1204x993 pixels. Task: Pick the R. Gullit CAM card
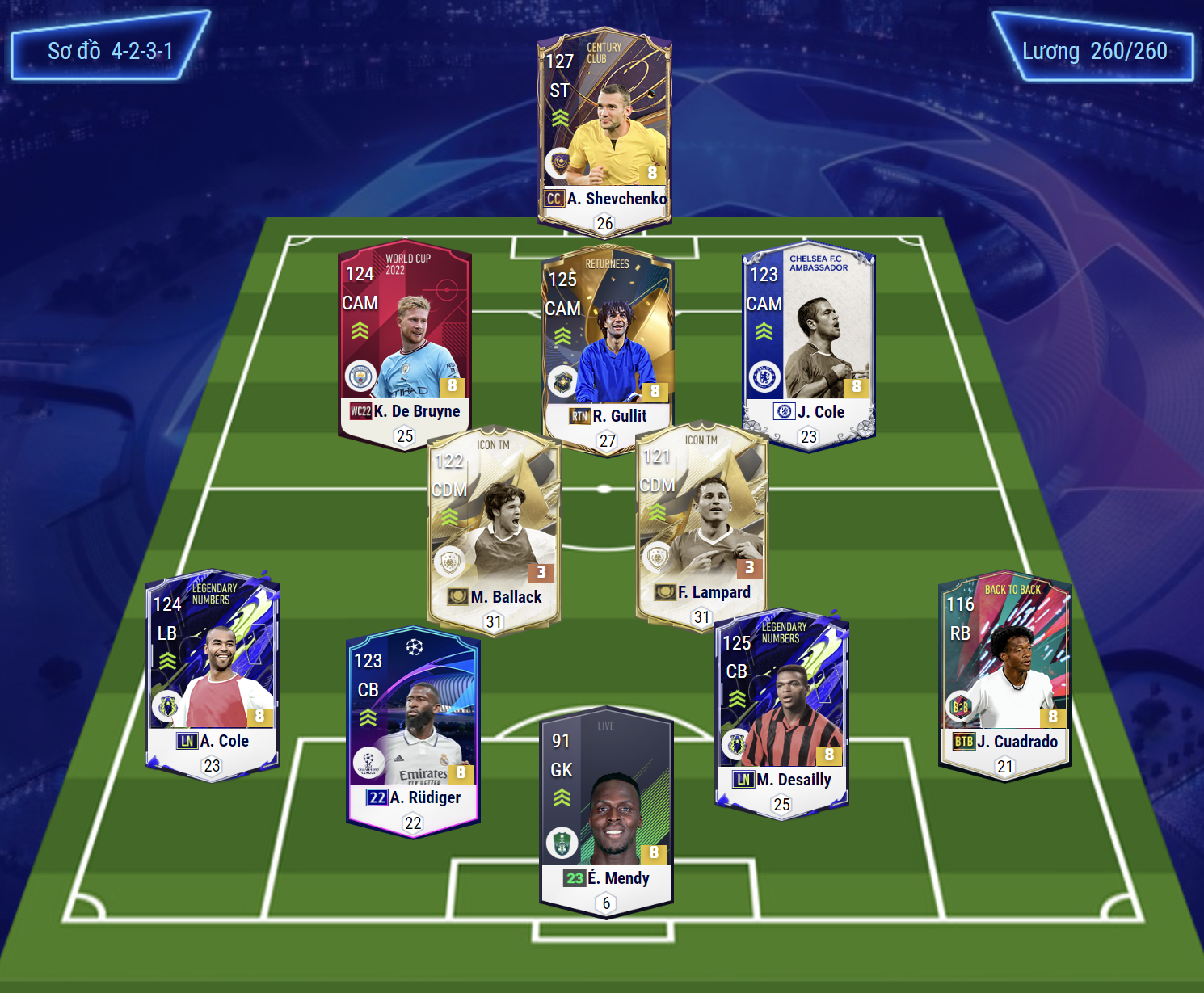608,349
